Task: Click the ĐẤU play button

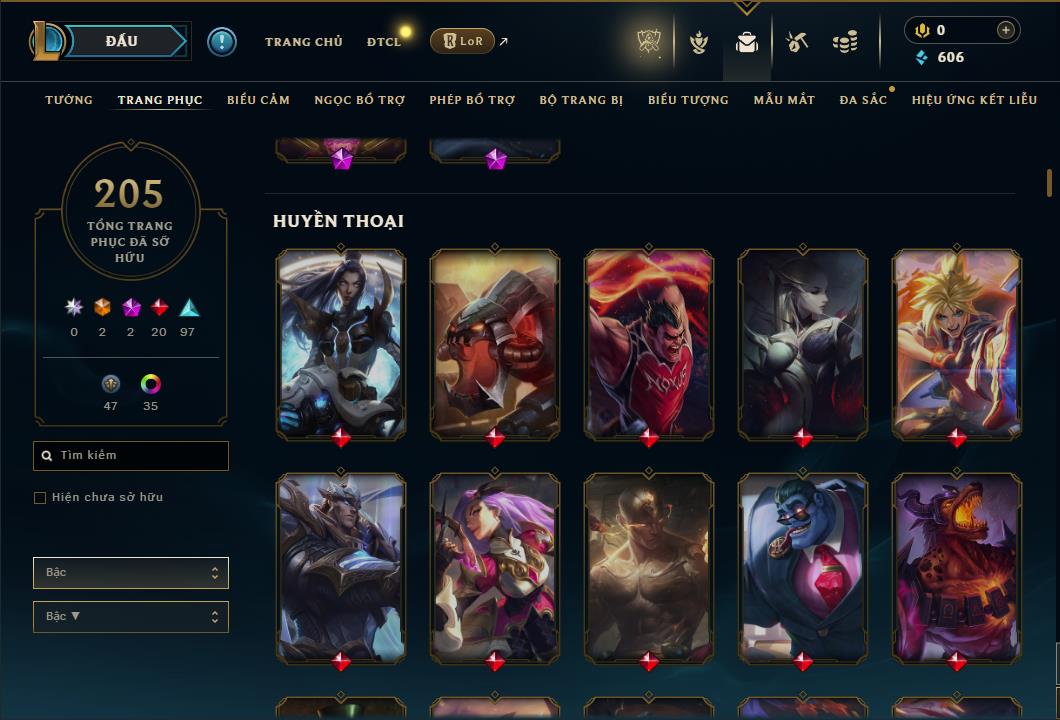Action: click(x=122, y=41)
